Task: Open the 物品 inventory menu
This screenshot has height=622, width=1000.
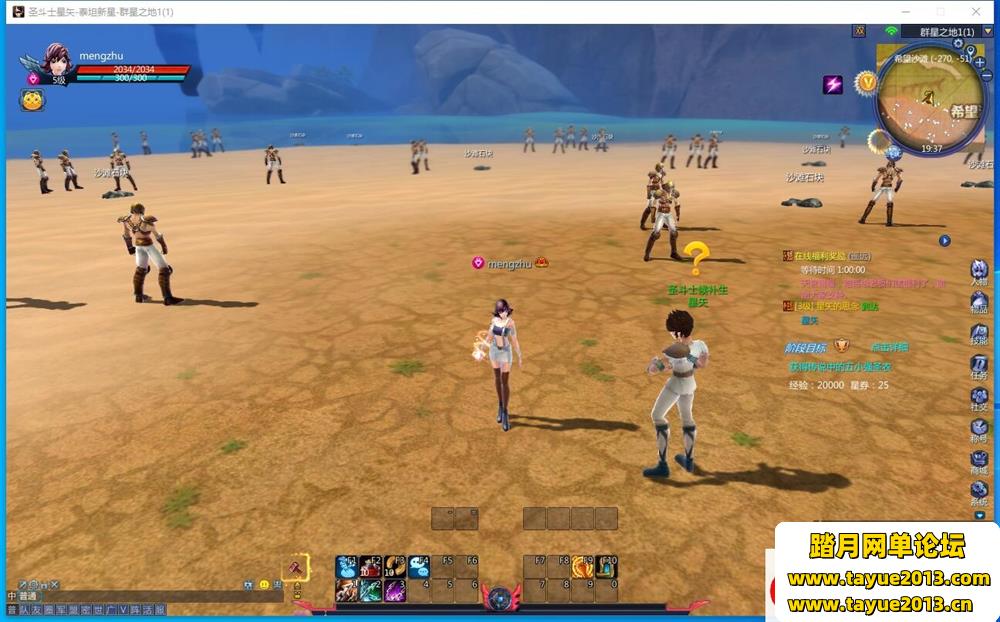Action: coord(979,301)
